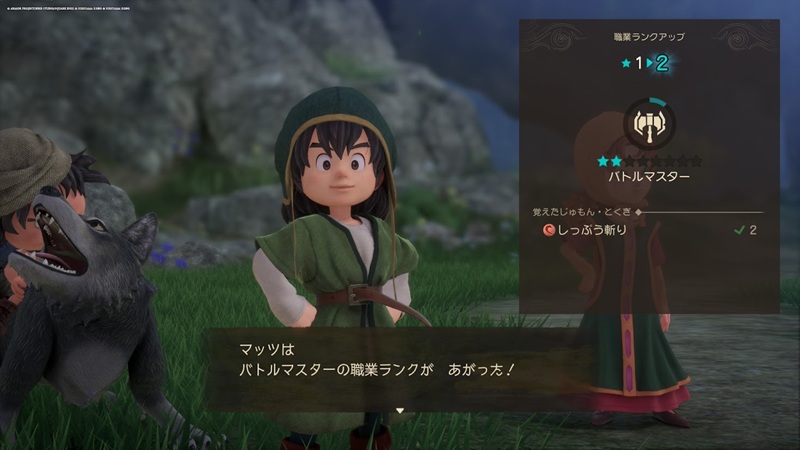Viewport: 800px width, 450px height.
Task: Select the しっぷう斬り learned skill row
Action: click(x=647, y=230)
